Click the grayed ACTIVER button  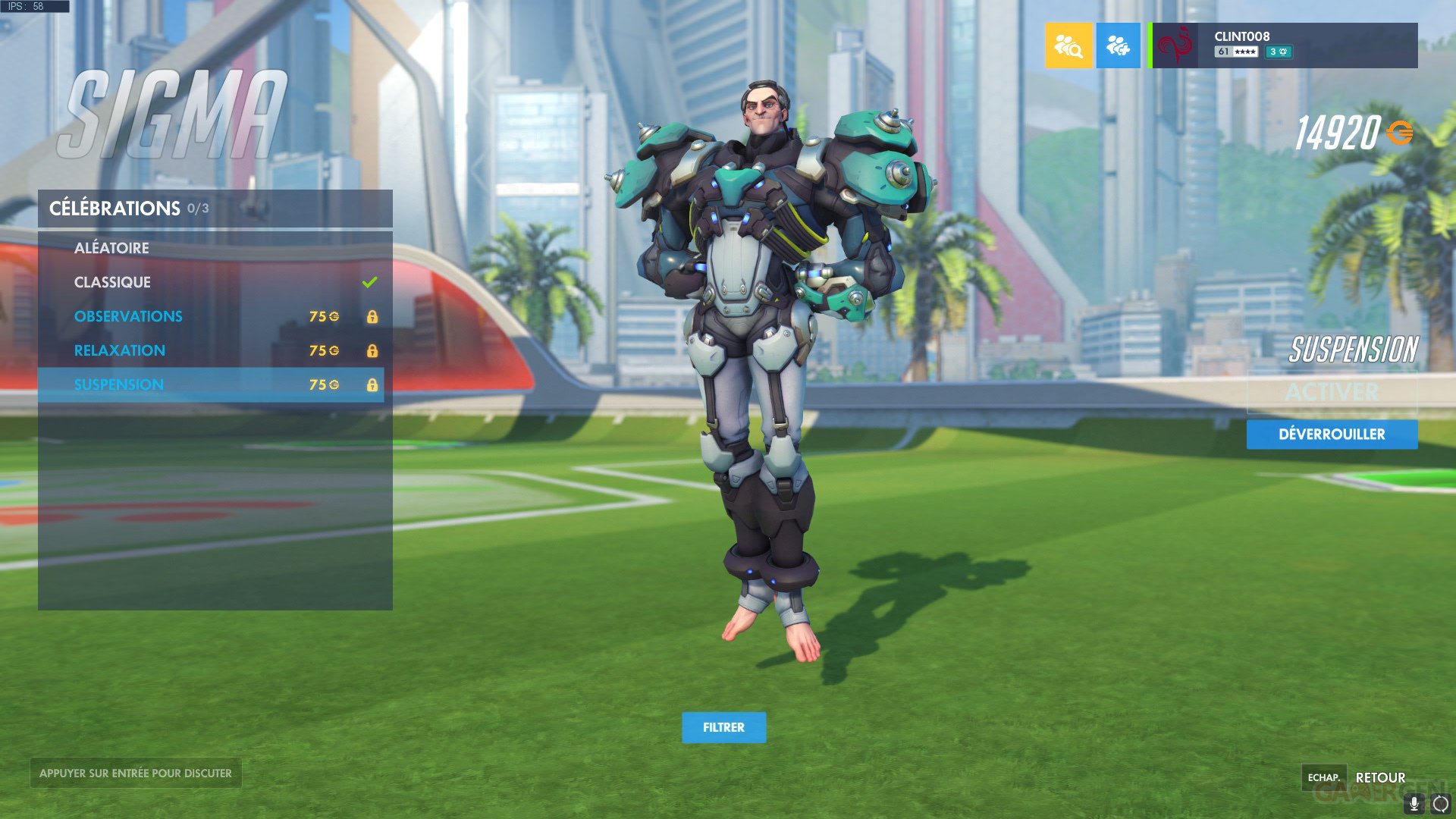click(1332, 392)
